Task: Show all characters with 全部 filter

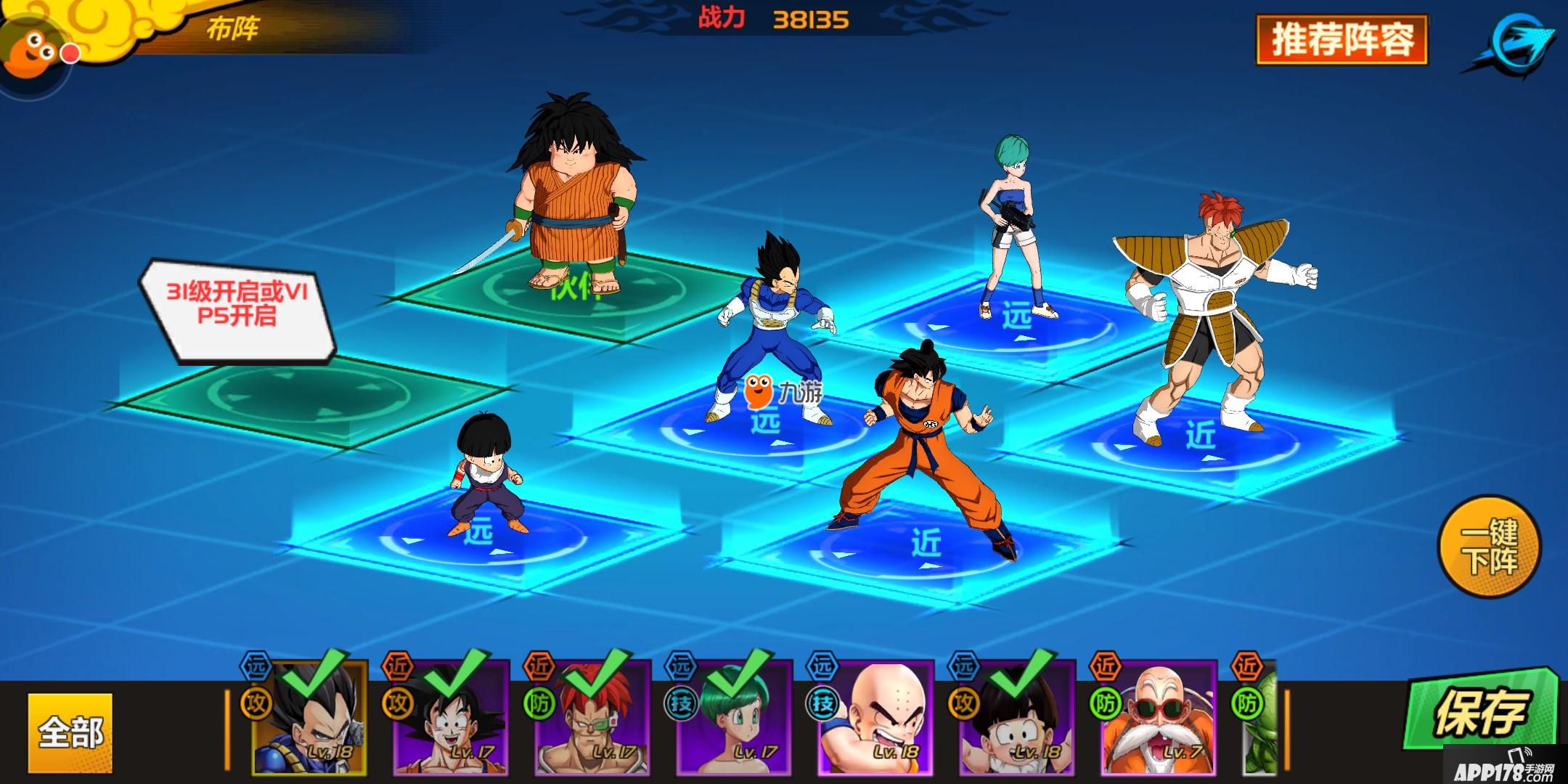Action: [70, 732]
